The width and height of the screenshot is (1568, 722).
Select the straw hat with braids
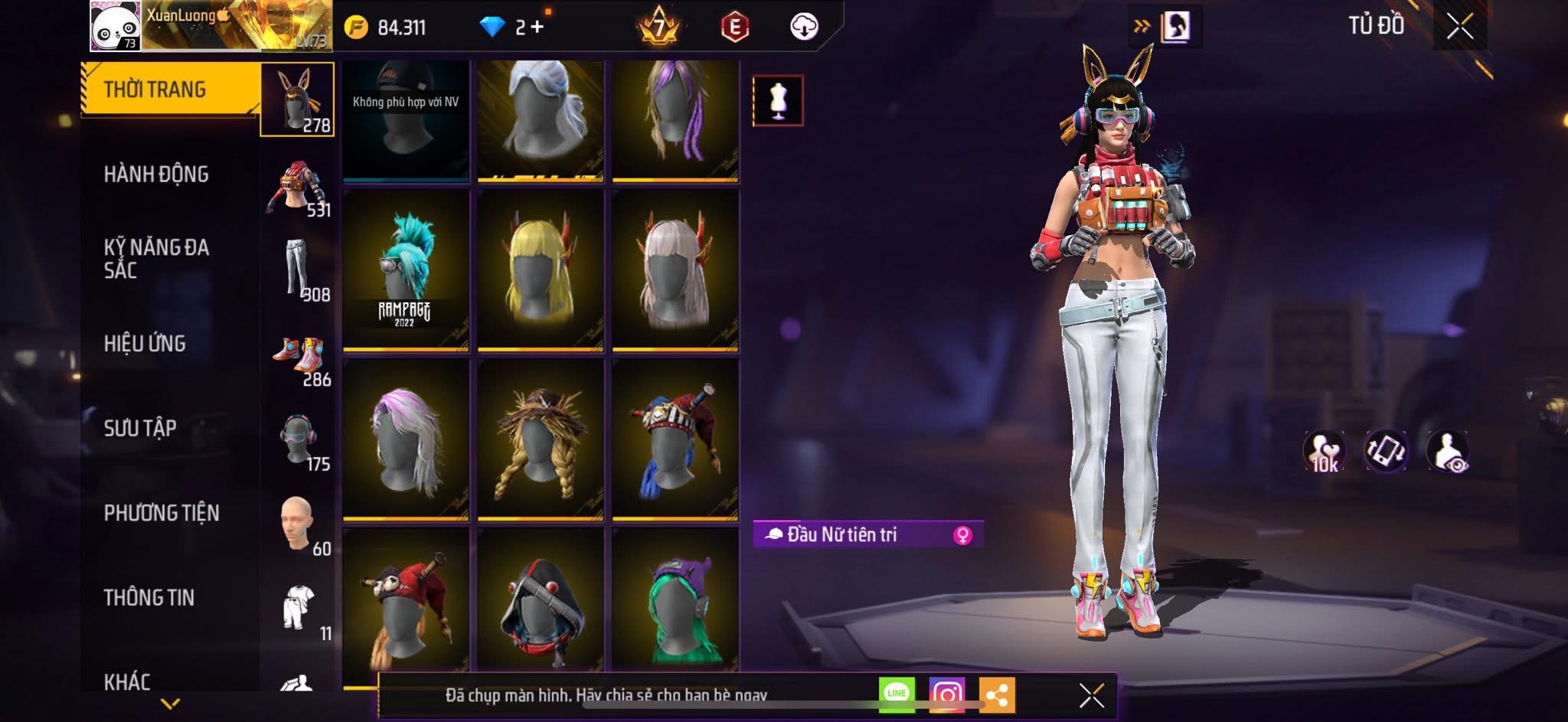pyautogui.click(x=541, y=439)
